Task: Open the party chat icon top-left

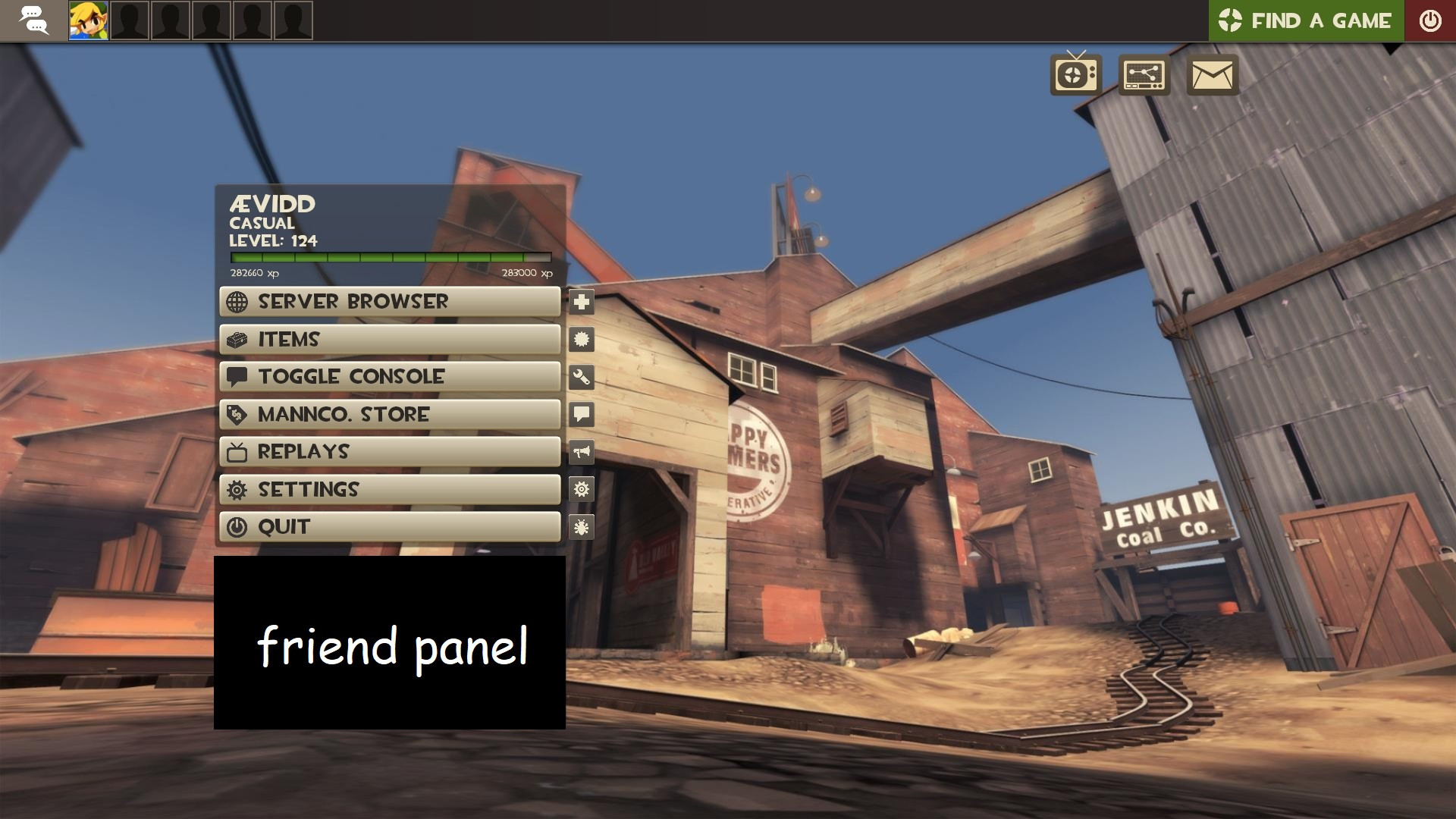Action: [33, 20]
